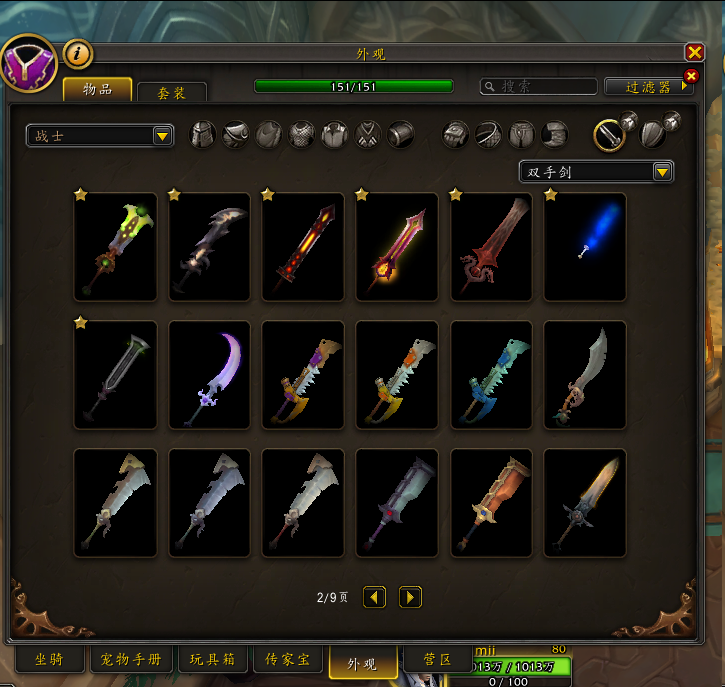Click the 搜索 search box
Image resolution: width=725 pixels, height=687 pixels.
tap(540, 87)
